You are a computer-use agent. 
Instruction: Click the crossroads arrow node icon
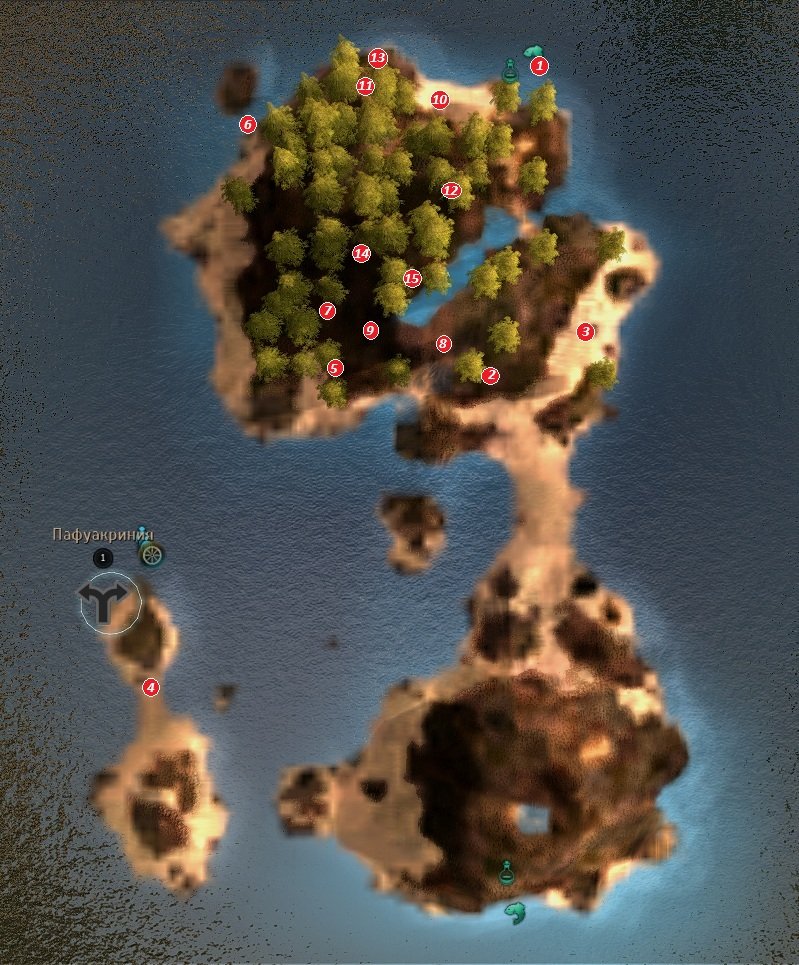click(x=105, y=603)
